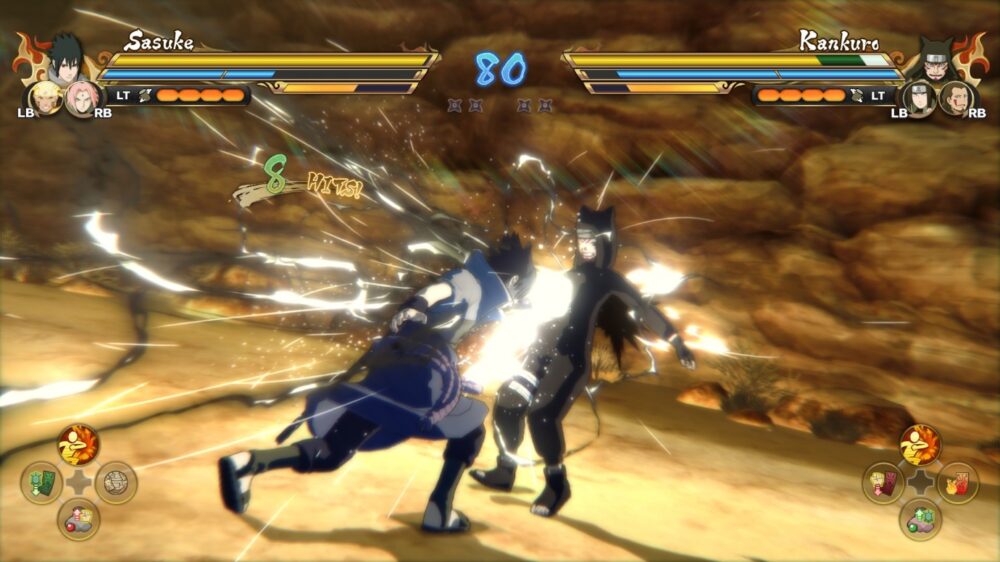
Task: Call the blond Naruto support portrait
Action: click(x=44, y=96)
